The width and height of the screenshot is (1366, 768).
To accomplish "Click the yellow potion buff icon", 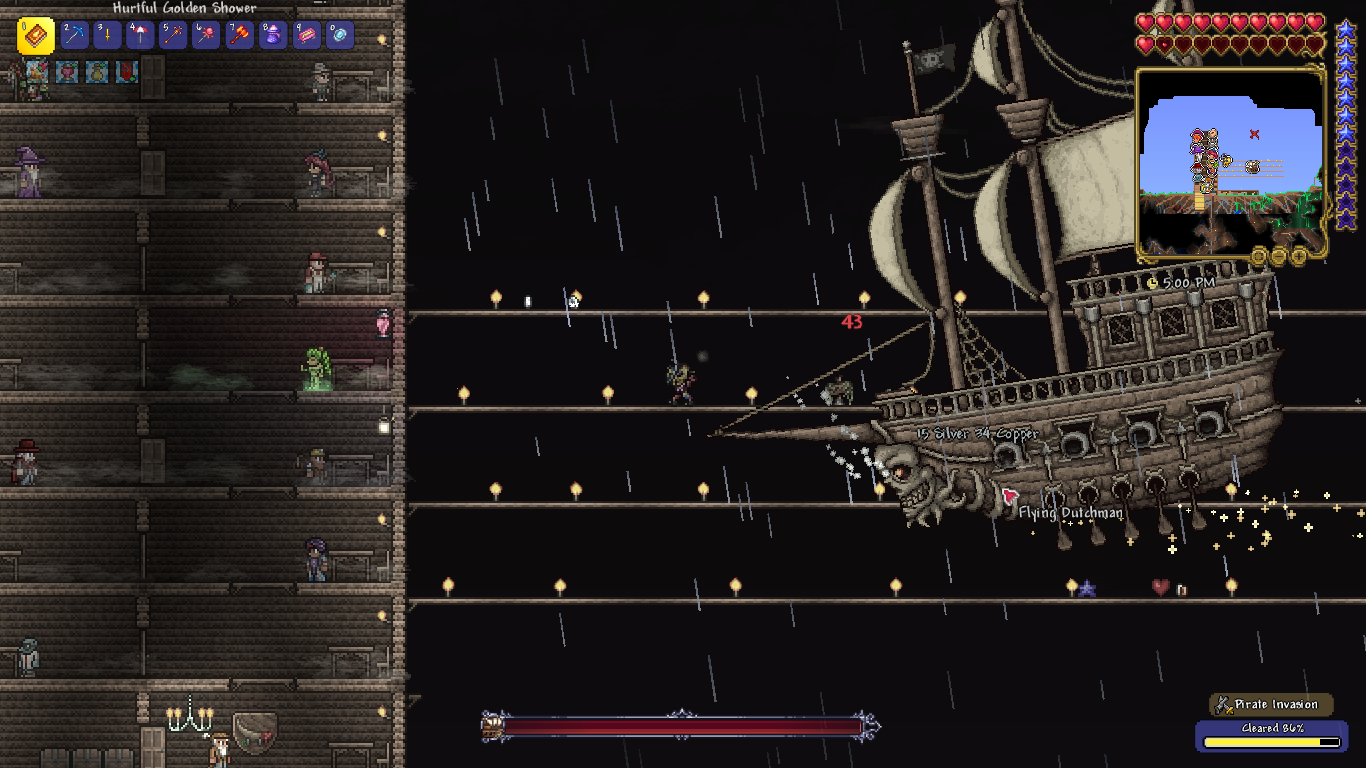I will pos(96,71).
